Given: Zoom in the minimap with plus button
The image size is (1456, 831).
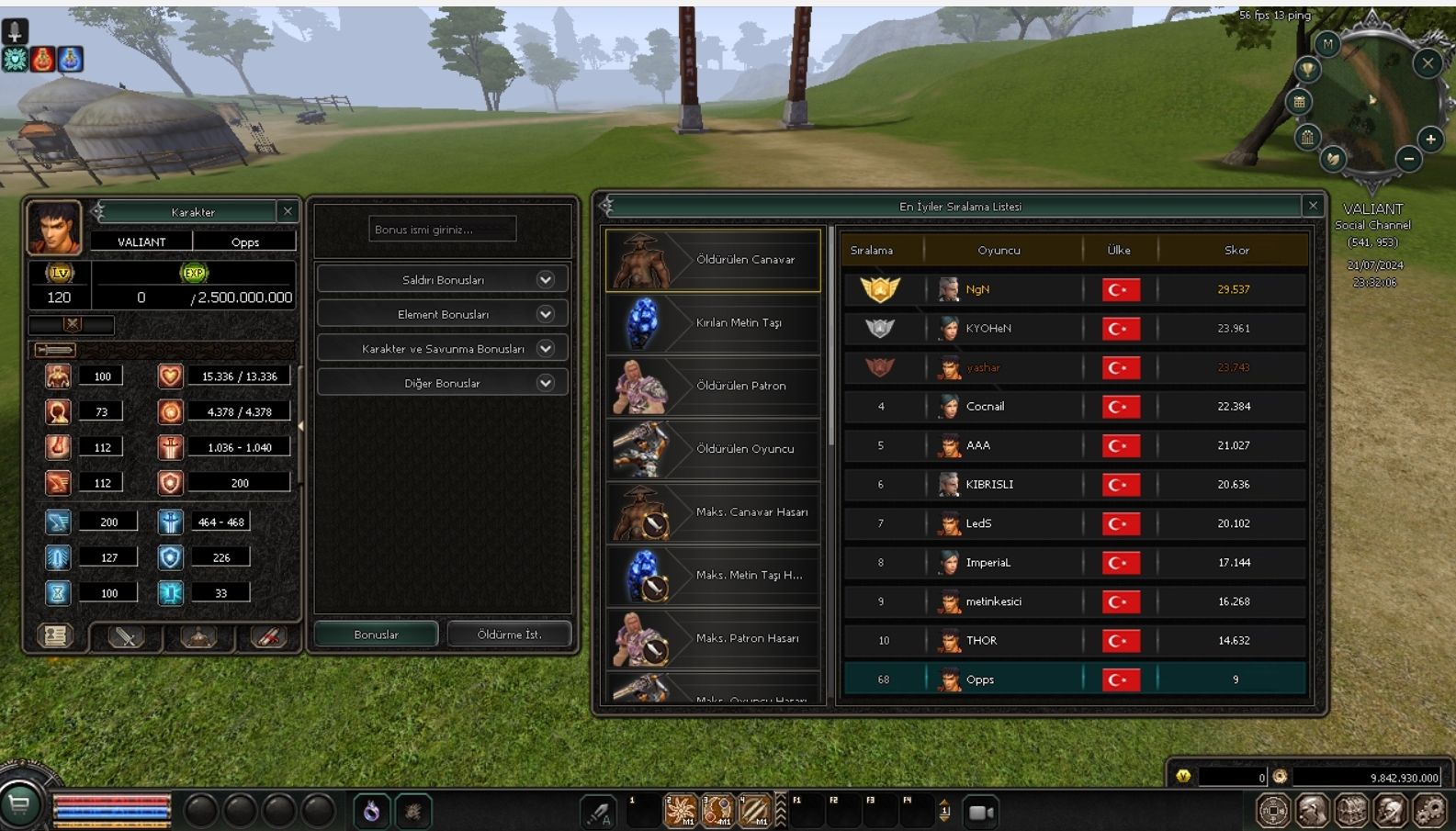Looking at the screenshot, I should [x=1430, y=140].
